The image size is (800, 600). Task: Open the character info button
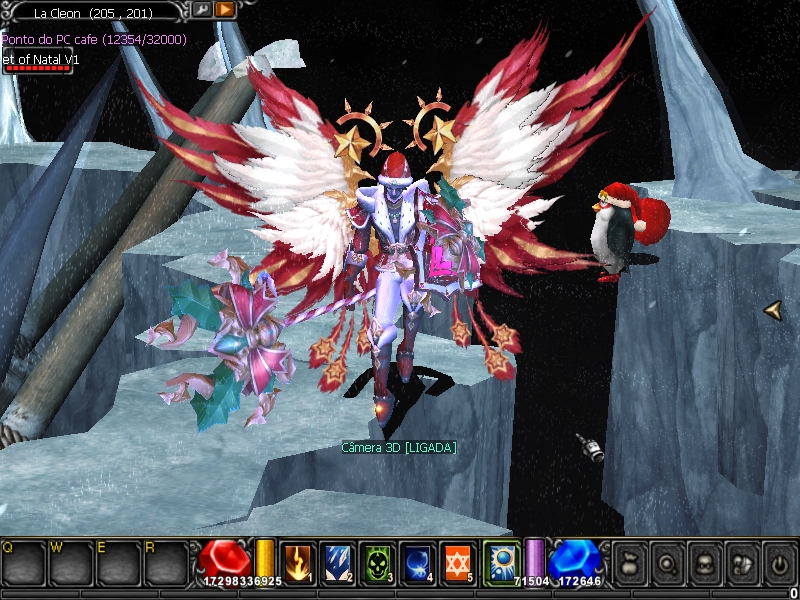pyautogui.click(x=705, y=562)
